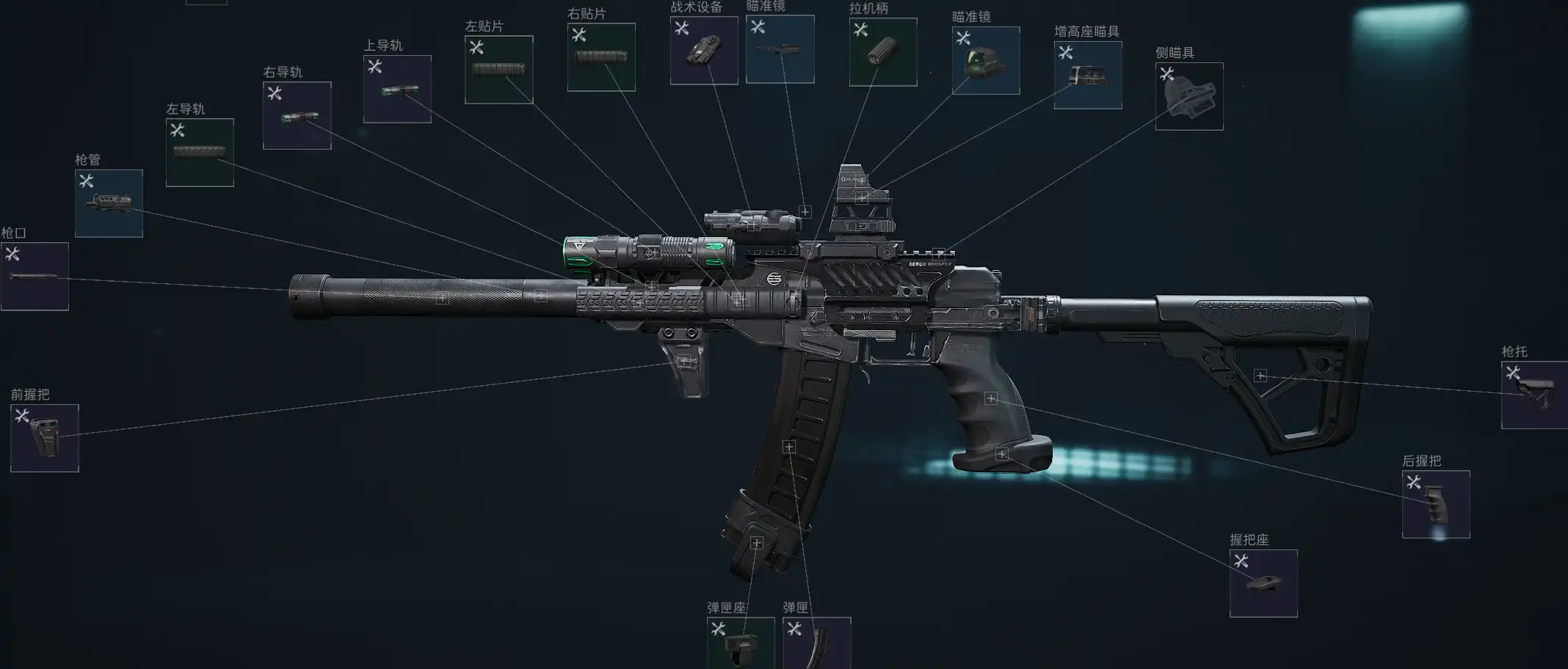This screenshot has width=1568, height=669.
Task: Open the 战术设备 tactical device slot
Action: (703, 51)
